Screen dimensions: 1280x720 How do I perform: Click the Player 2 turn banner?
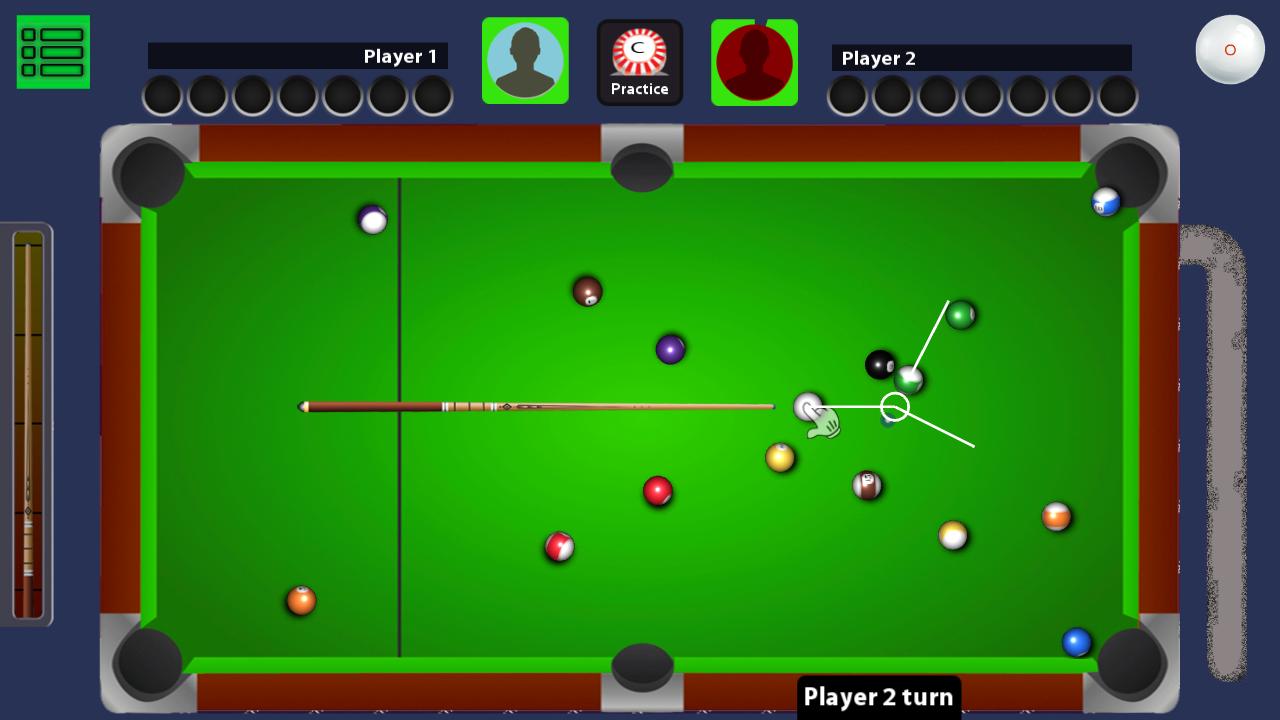point(878,696)
